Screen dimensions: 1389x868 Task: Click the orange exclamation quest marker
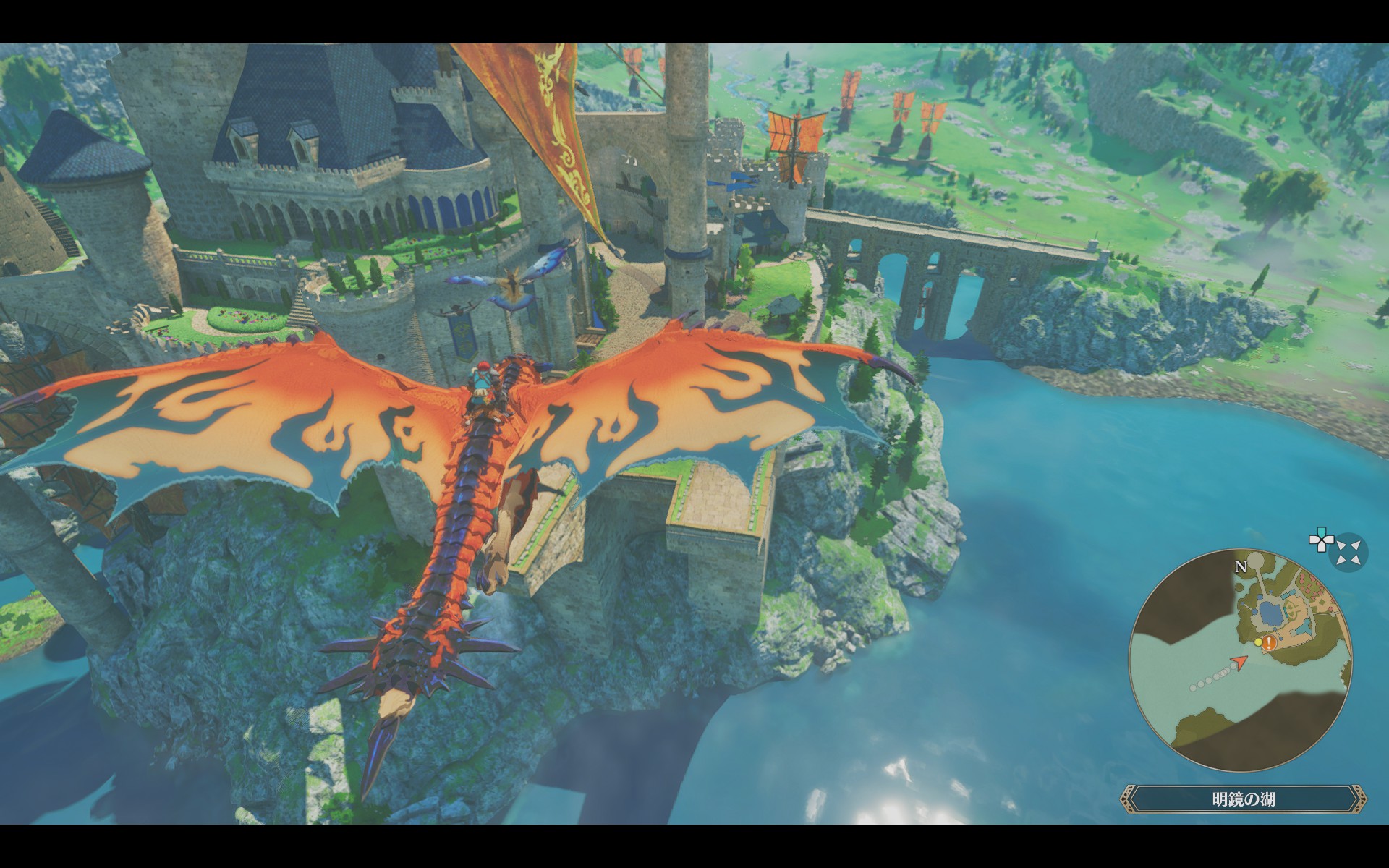tap(1270, 643)
